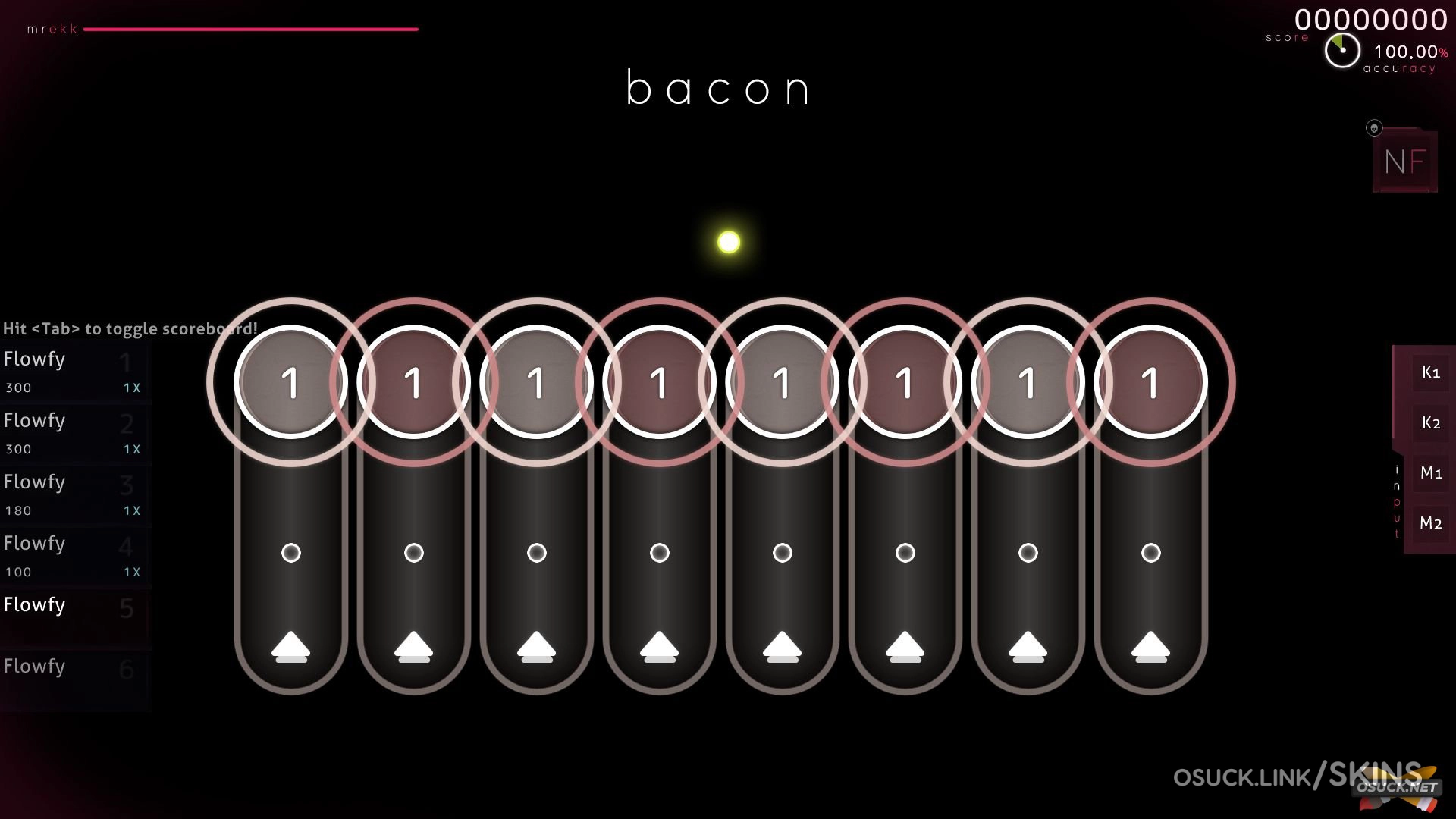This screenshot has width=1456, height=819.
Task: Select the highlighted rank 5 Flowfy row
Action: (x=74, y=616)
